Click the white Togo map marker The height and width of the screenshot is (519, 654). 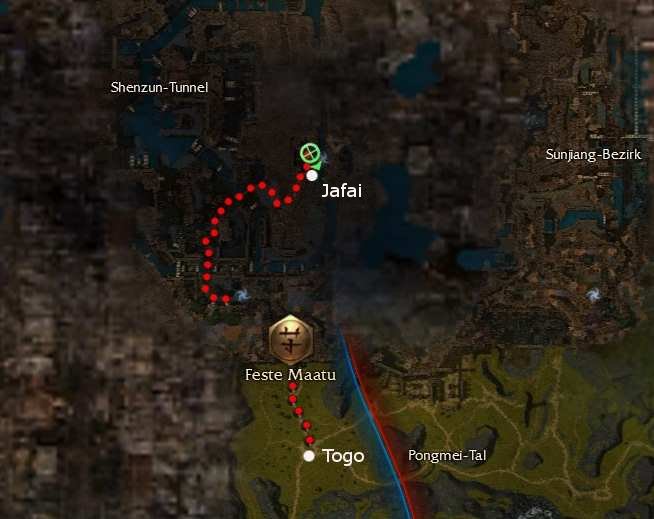[309, 456]
